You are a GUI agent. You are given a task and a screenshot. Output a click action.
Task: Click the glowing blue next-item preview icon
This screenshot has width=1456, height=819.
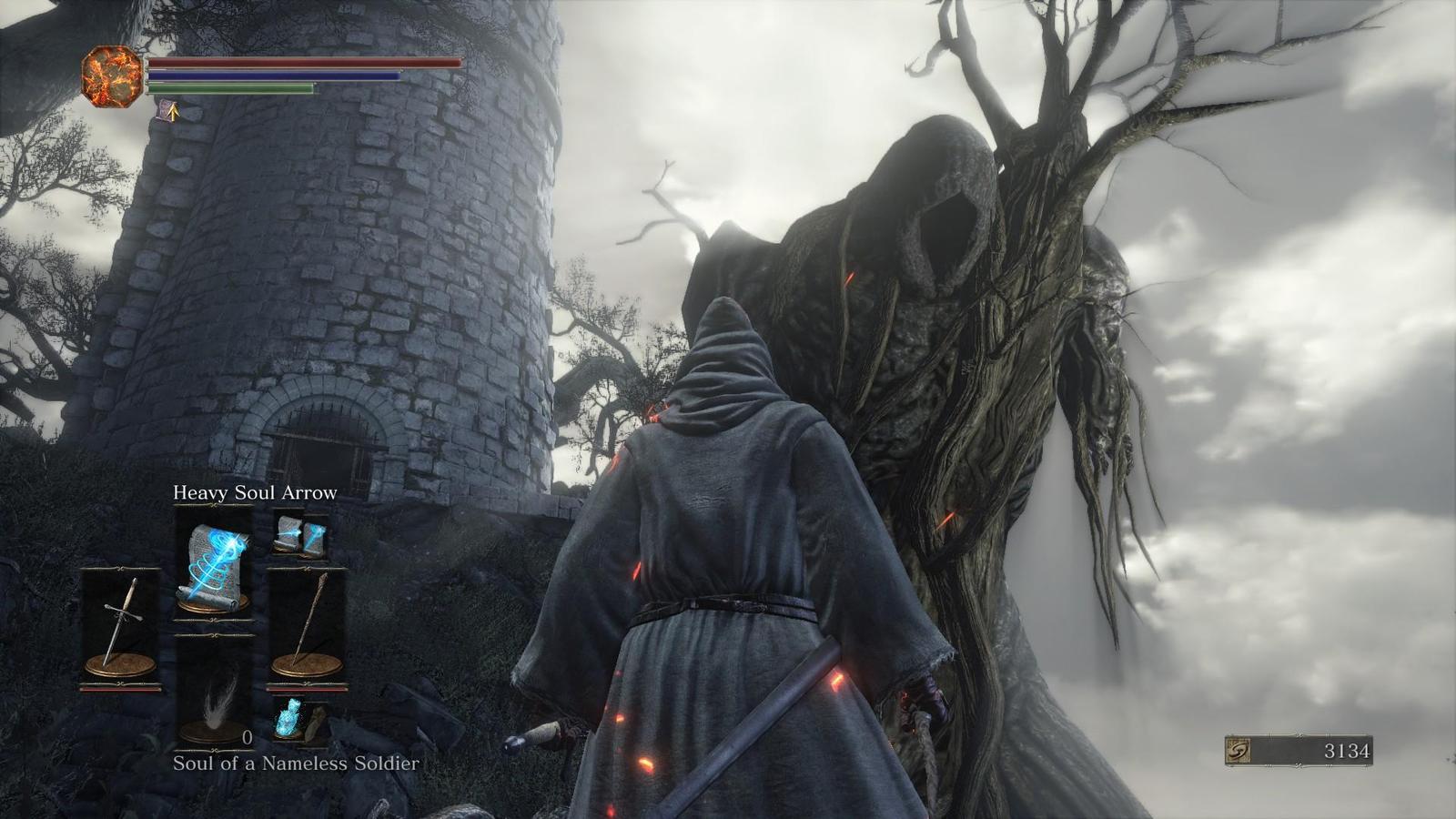(x=289, y=717)
